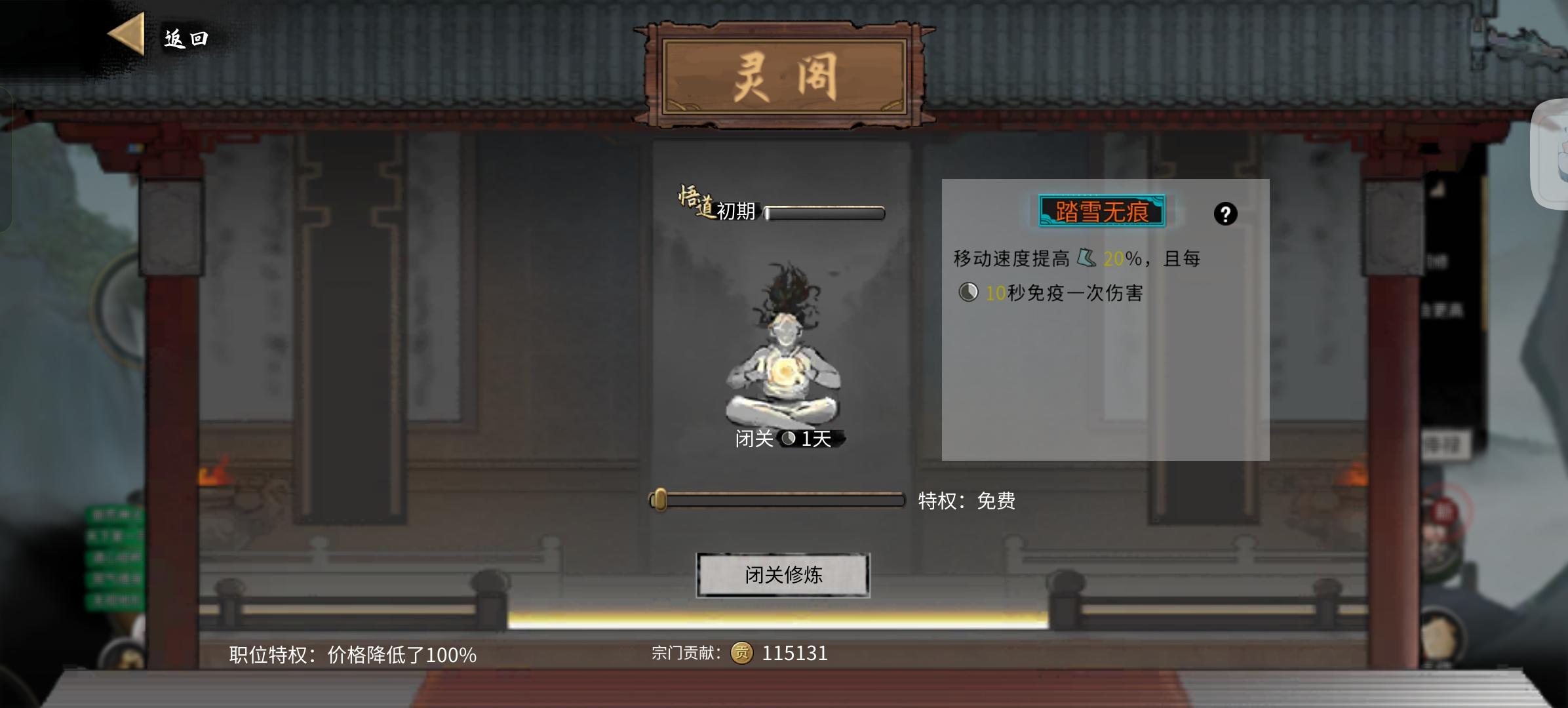Click the meditating character portrait
The image size is (1568, 708).
point(787,357)
